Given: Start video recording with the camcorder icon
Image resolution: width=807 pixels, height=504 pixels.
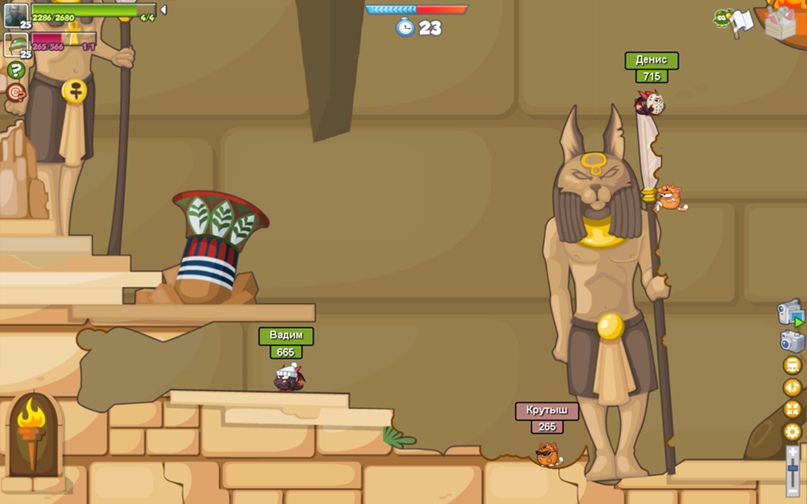Looking at the screenshot, I should tap(791, 313).
